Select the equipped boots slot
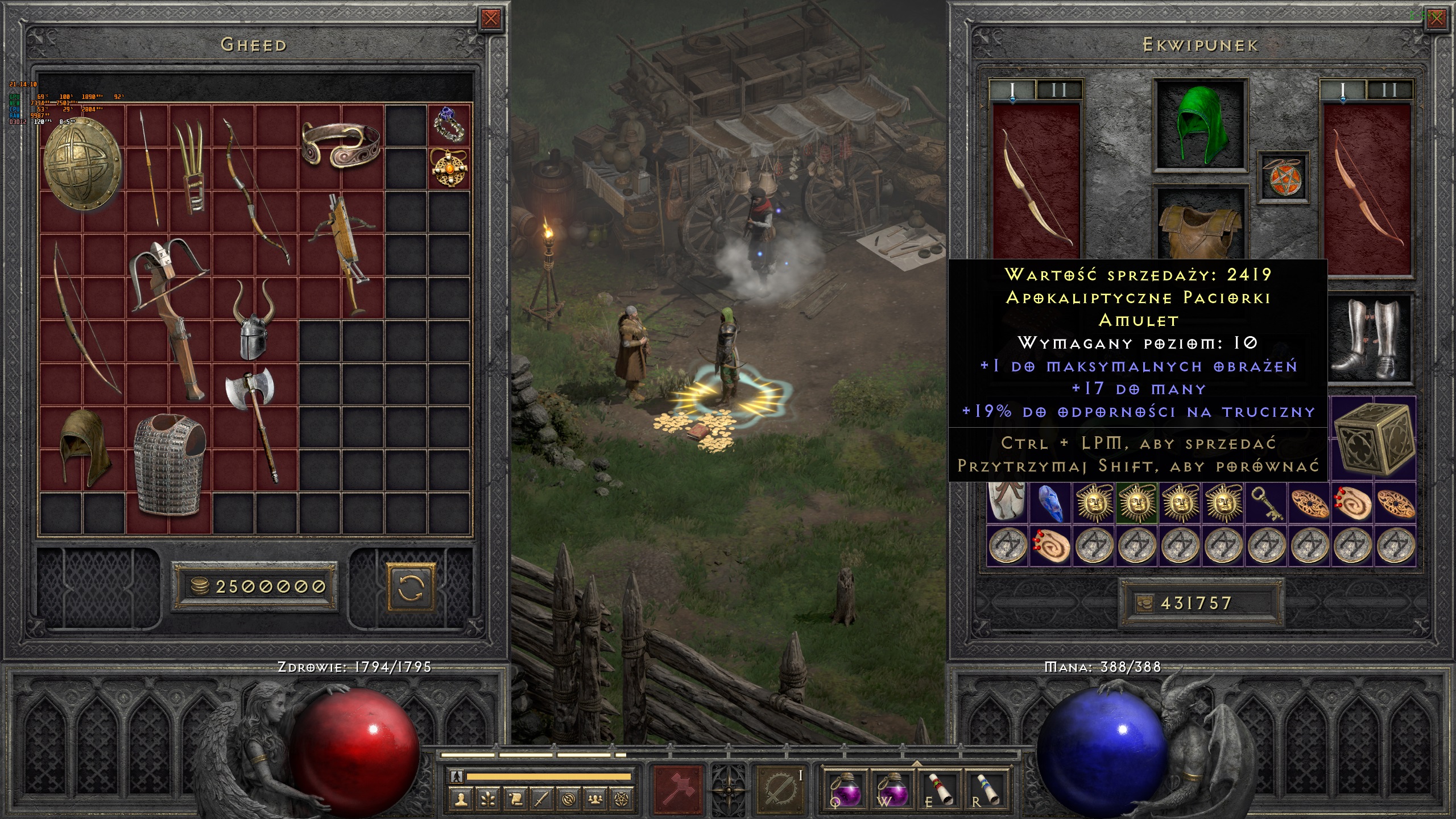 point(1371,340)
